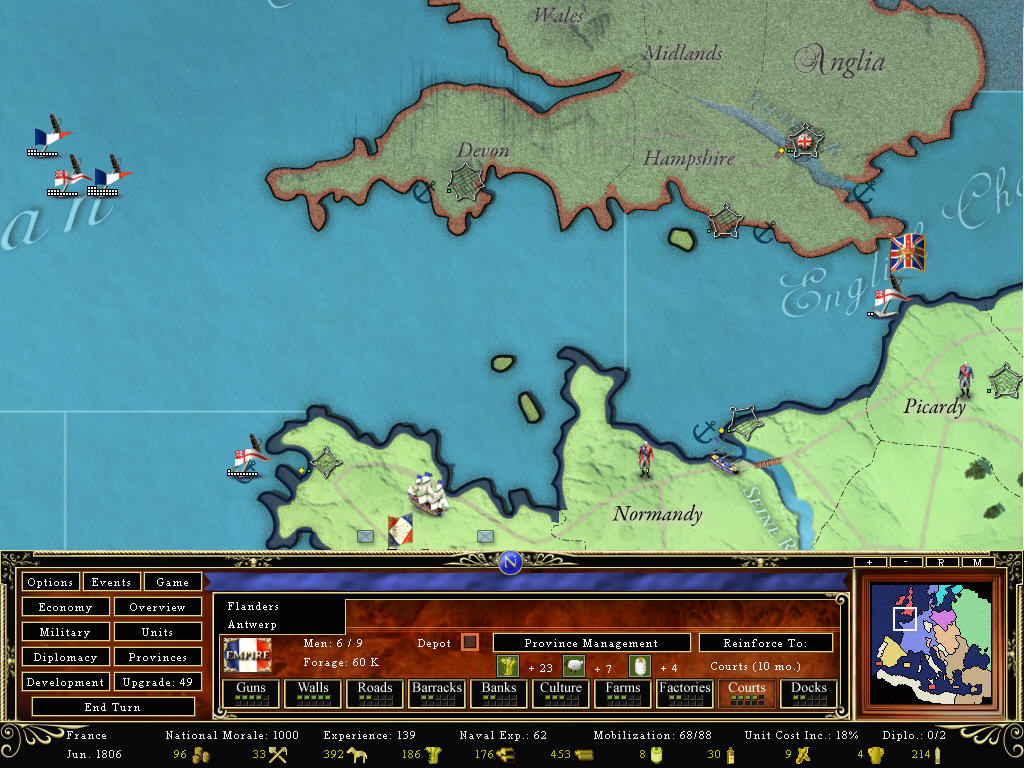1024x768 pixels.
Task: Choose a Reinforce To destination
Action: pos(766,643)
